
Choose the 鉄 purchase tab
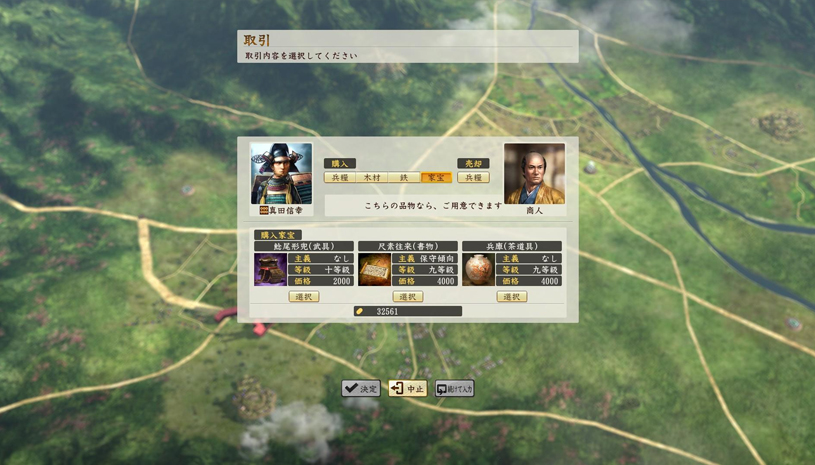pyautogui.click(x=404, y=178)
